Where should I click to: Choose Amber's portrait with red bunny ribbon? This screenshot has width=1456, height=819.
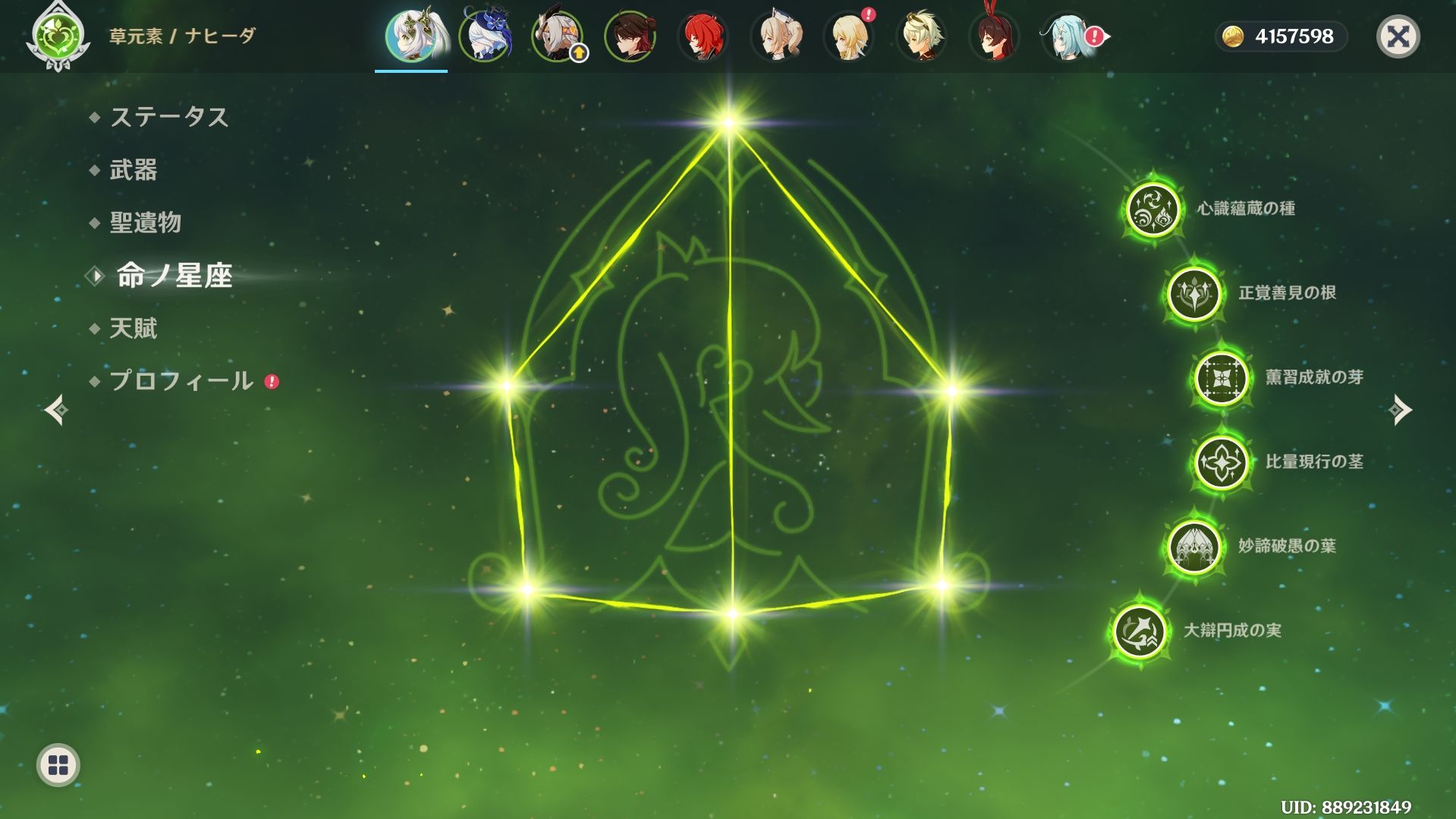(x=994, y=36)
